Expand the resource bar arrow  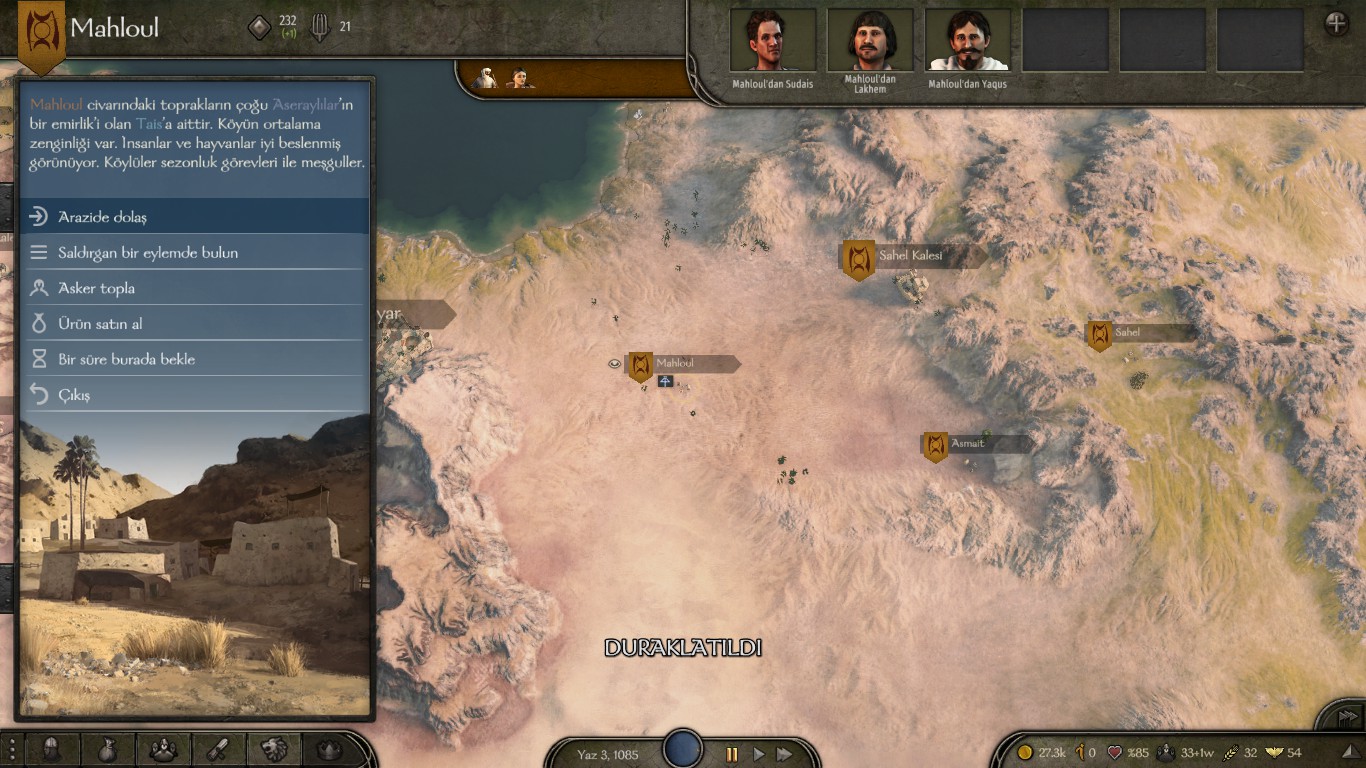click(1350, 752)
